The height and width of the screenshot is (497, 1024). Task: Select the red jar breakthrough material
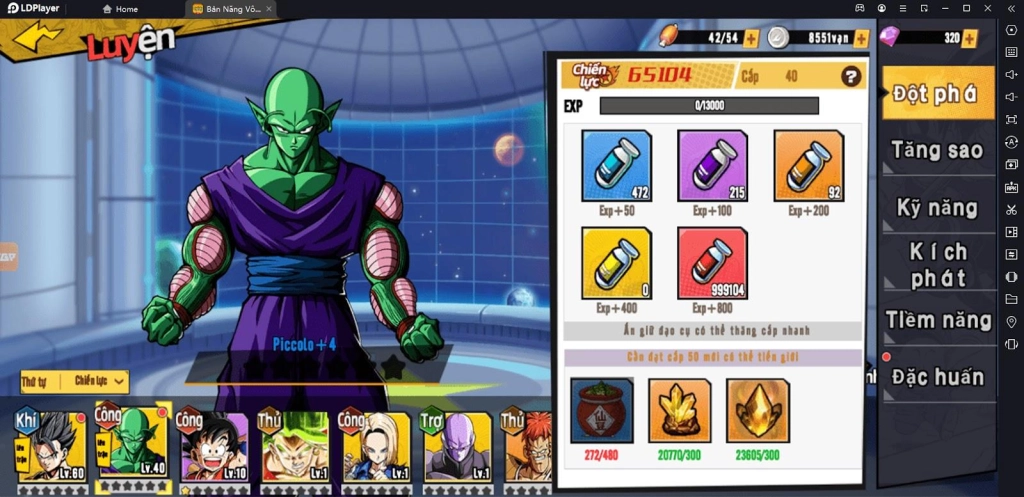(601, 410)
